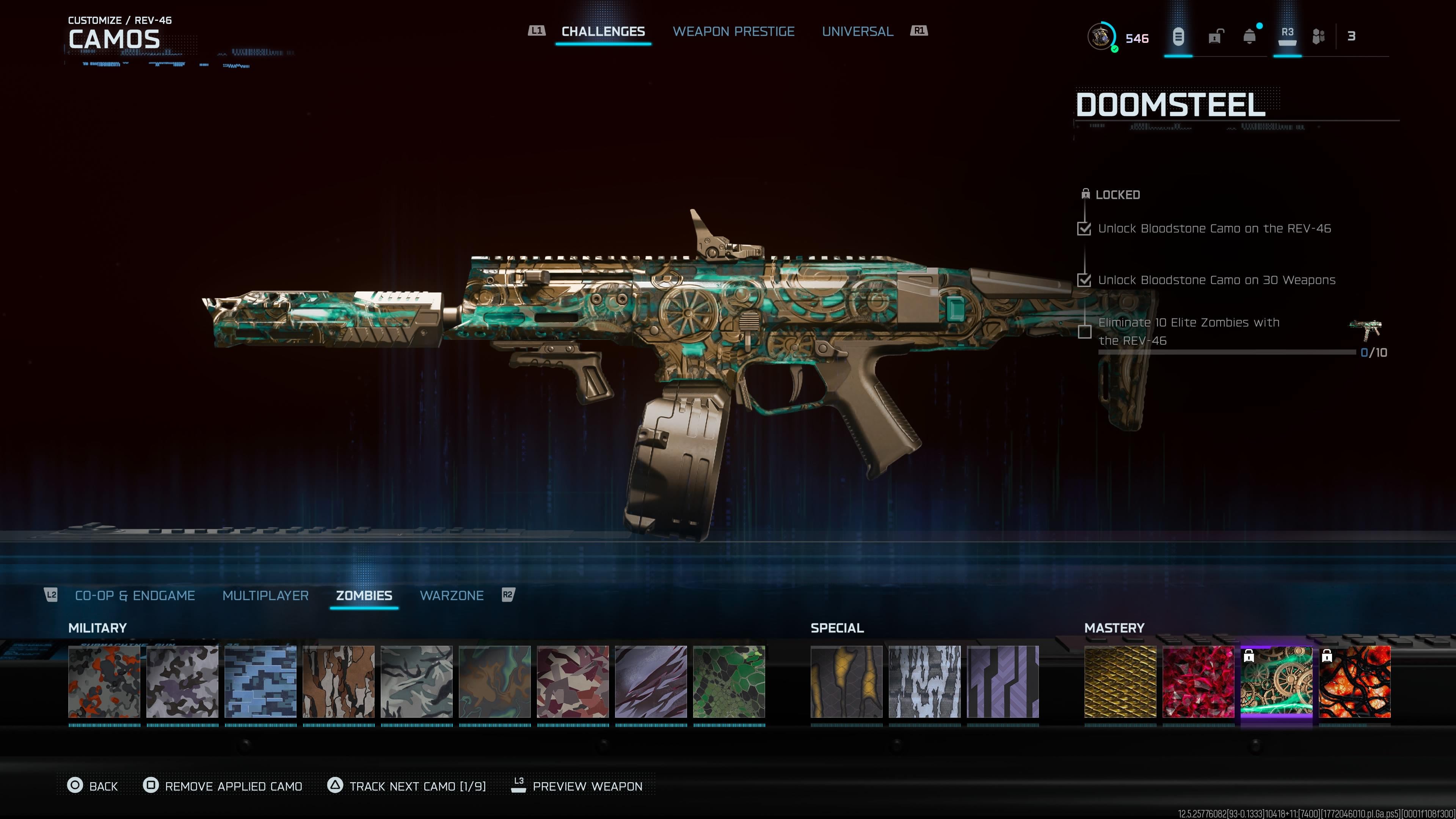Image resolution: width=1456 pixels, height=819 pixels.
Task: Select the locked Doomsteel gear camo
Action: pyautogui.click(x=1276, y=682)
